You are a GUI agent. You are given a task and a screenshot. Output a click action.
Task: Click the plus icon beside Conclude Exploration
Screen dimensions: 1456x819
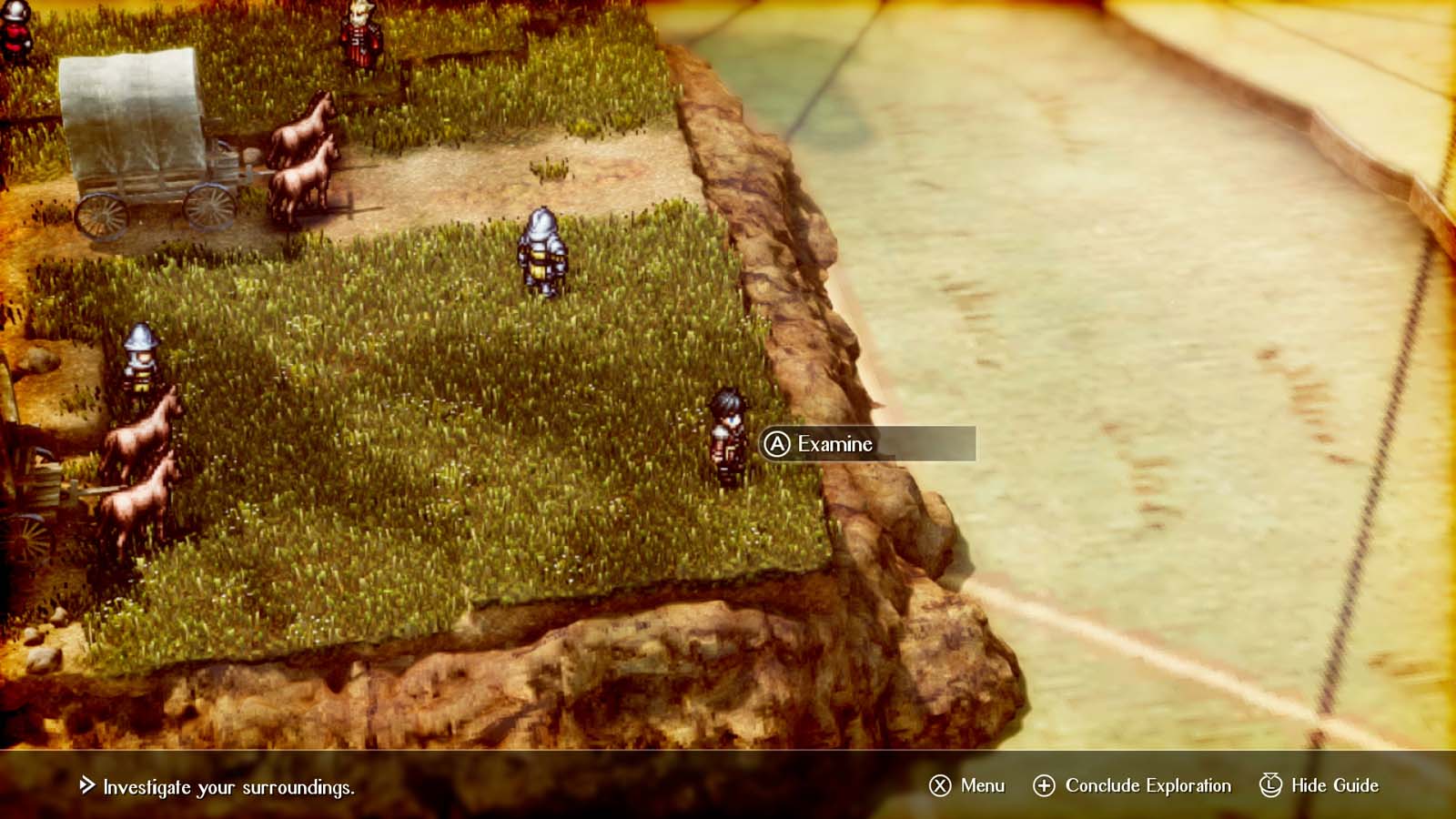(1043, 784)
